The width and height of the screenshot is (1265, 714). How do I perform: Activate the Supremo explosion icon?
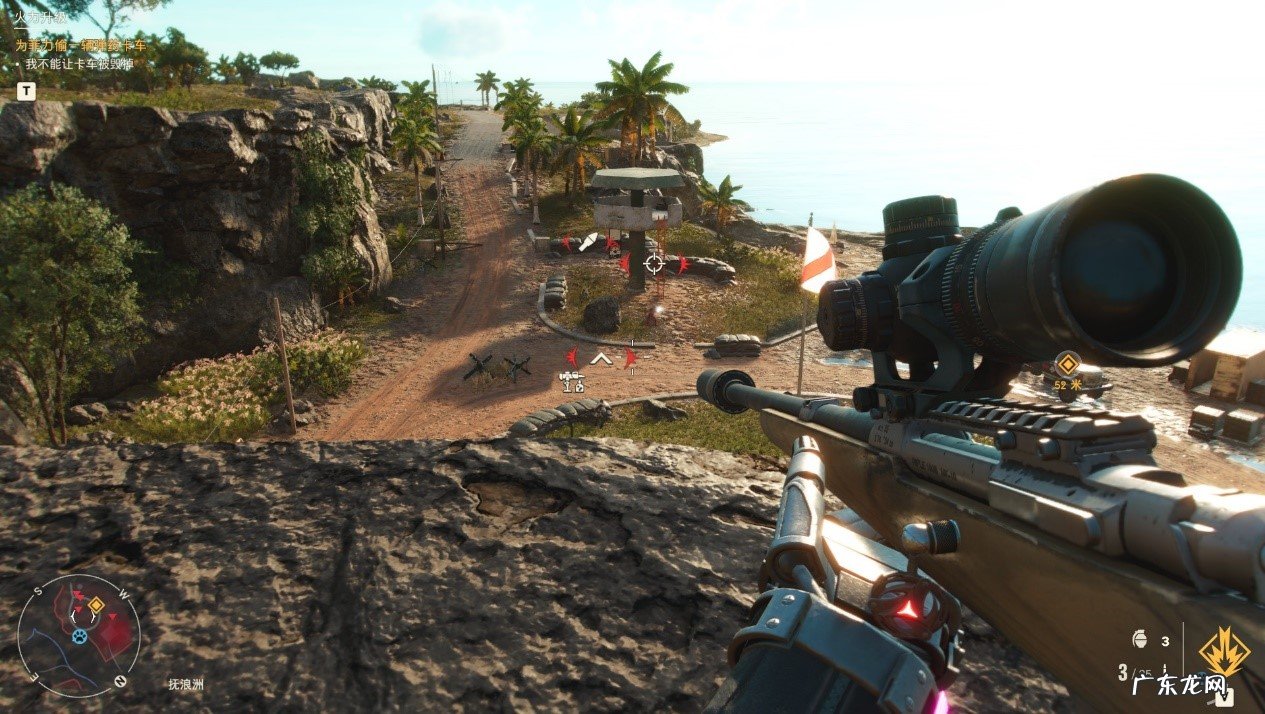click(x=1224, y=652)
